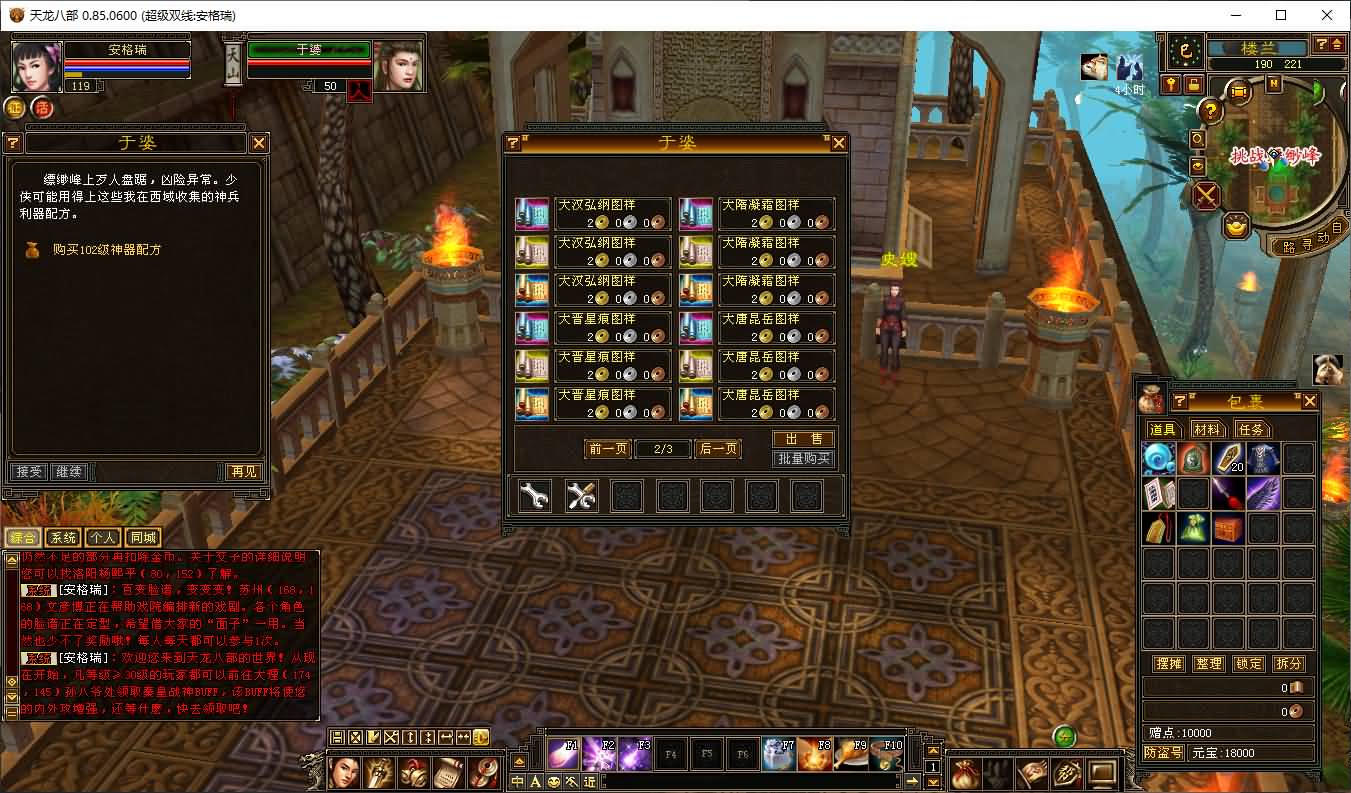The height and width of the screenshot is (793, 1351).
Task: Go to the shop's next page with 后一页
Action: click(x=717, y=449)
